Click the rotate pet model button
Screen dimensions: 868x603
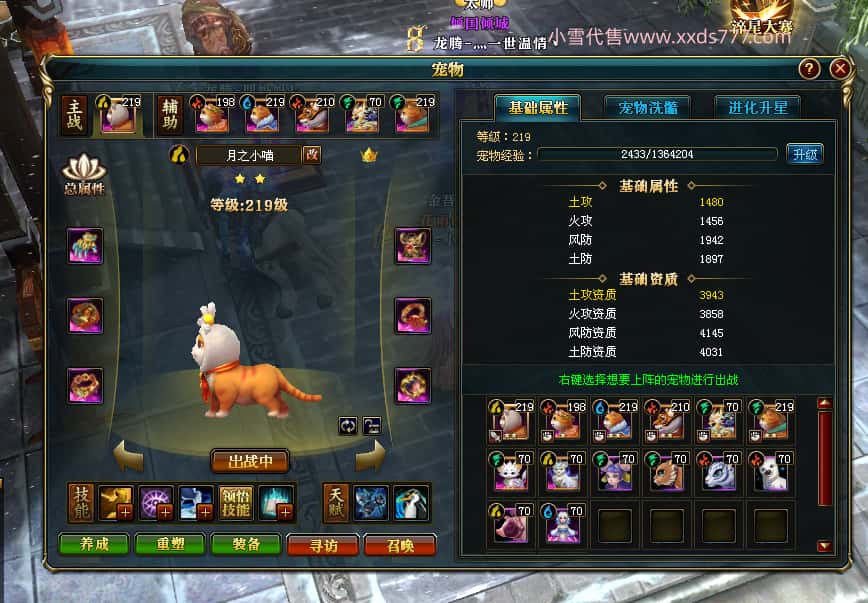coord(348,424)
